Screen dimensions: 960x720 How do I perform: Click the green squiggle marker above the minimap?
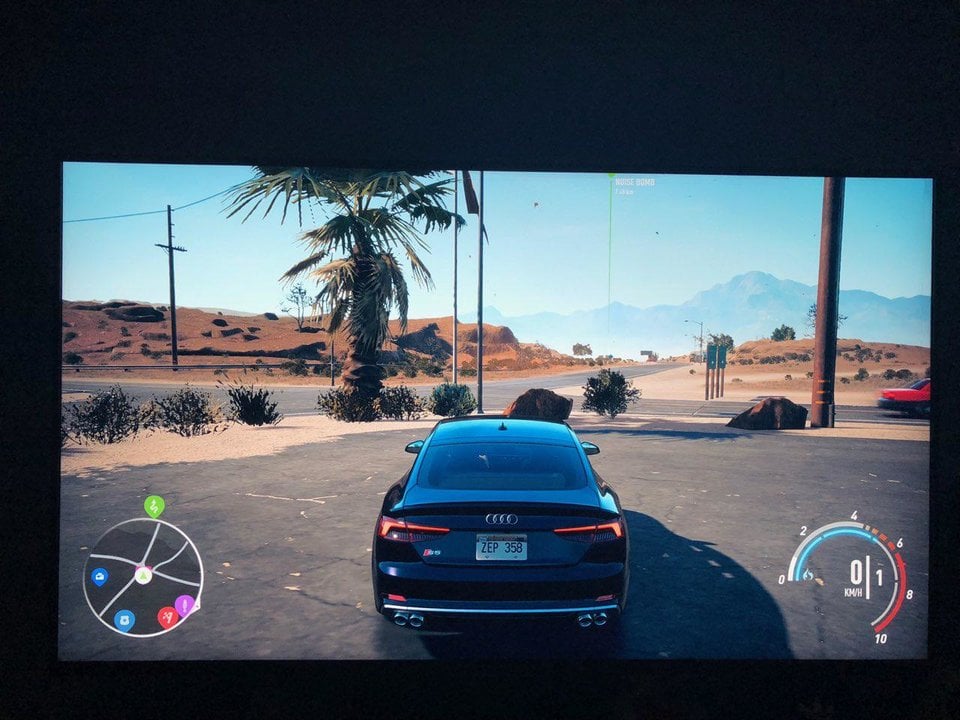pos(153,506)
